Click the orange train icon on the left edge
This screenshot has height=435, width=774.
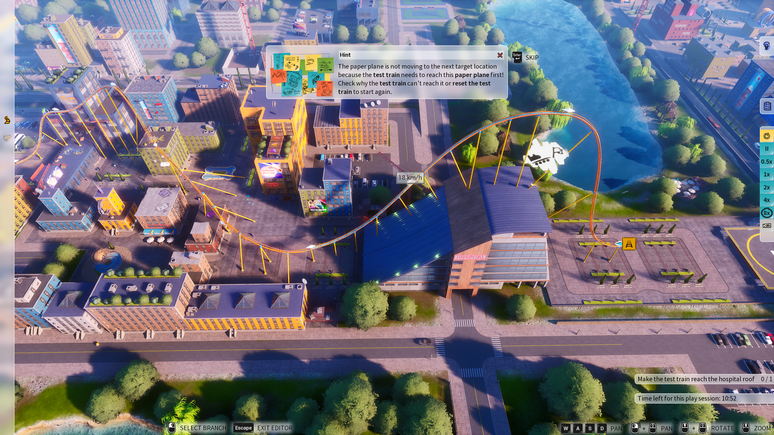(x=7, y=120)
